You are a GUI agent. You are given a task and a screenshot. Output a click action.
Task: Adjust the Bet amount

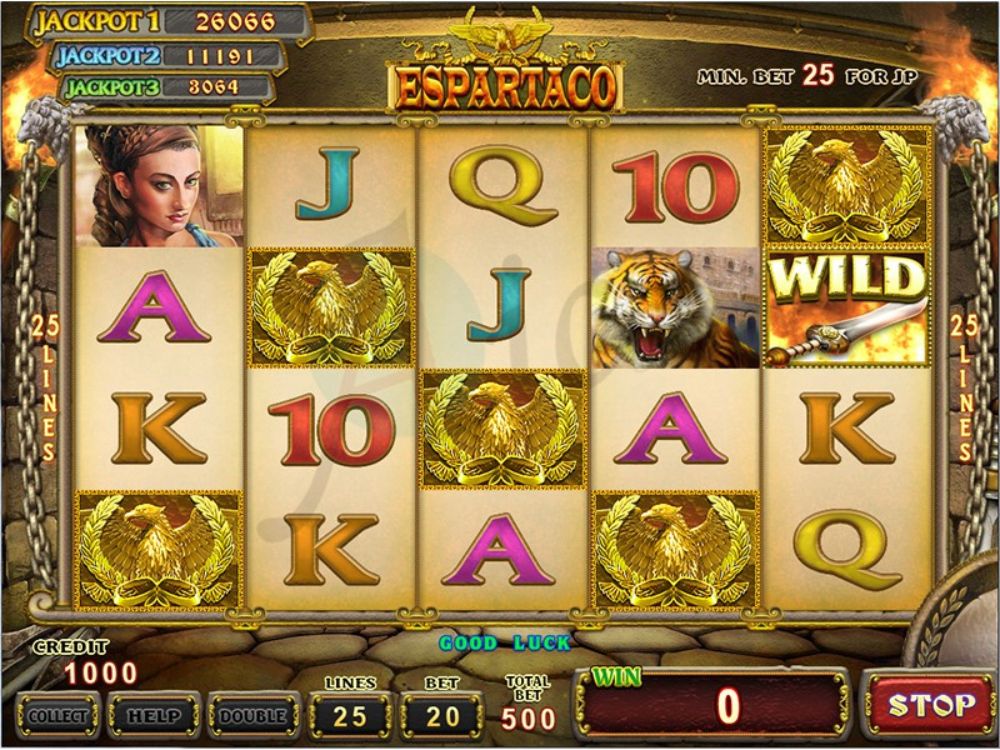(442, 716)
